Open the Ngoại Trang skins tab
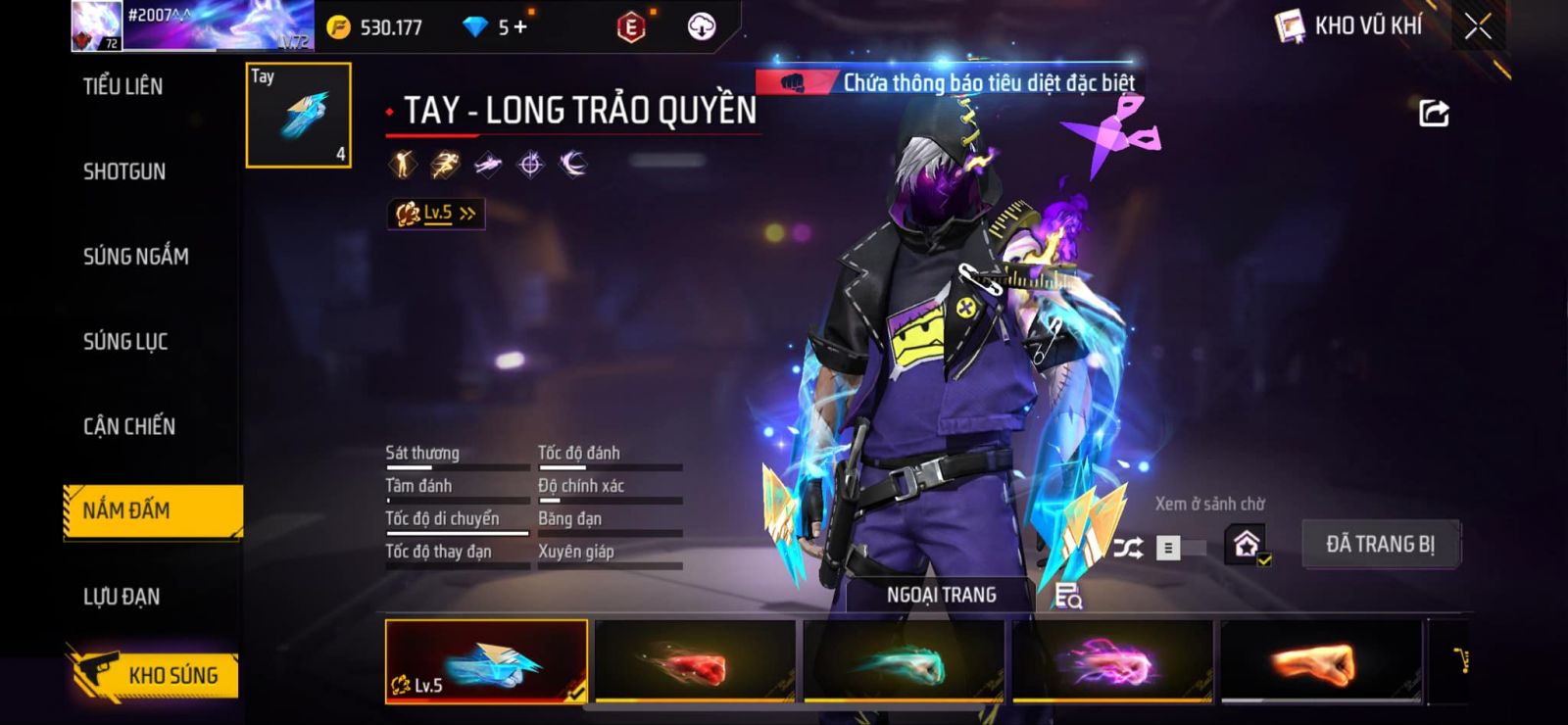Image resolution: width=1568 pixels, height=725 pixels. coord(941,595)
